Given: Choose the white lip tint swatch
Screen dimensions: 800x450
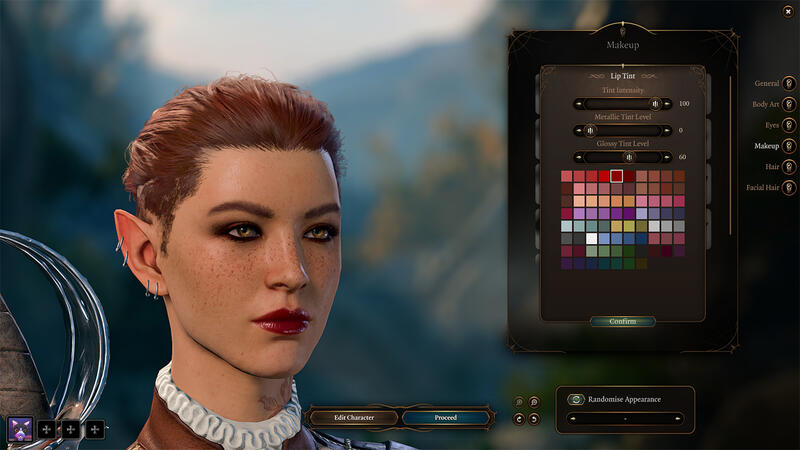Looking at the screenshot, I should coord(592,238).
